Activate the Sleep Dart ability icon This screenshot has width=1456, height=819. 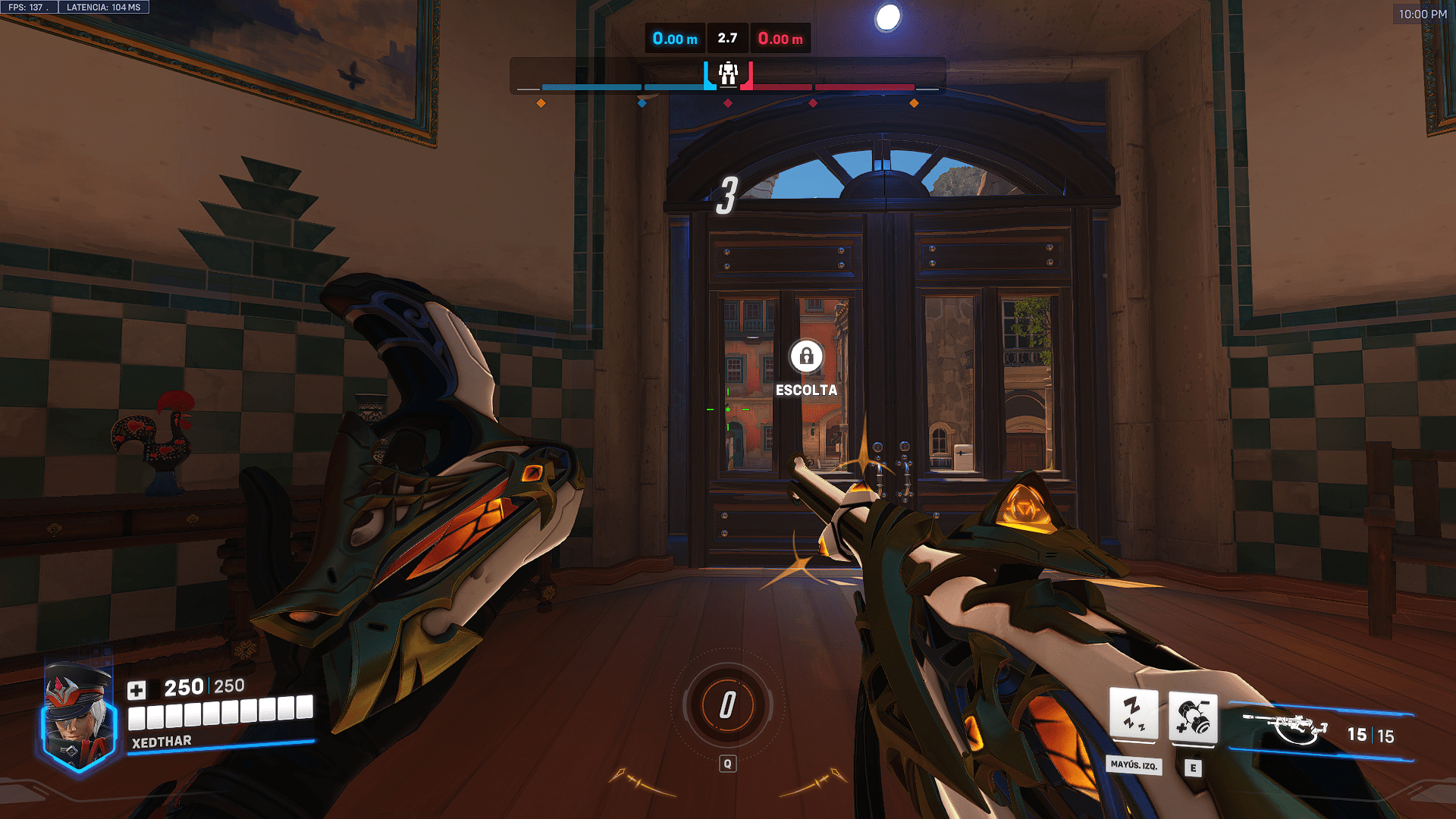click(1134, 714)
